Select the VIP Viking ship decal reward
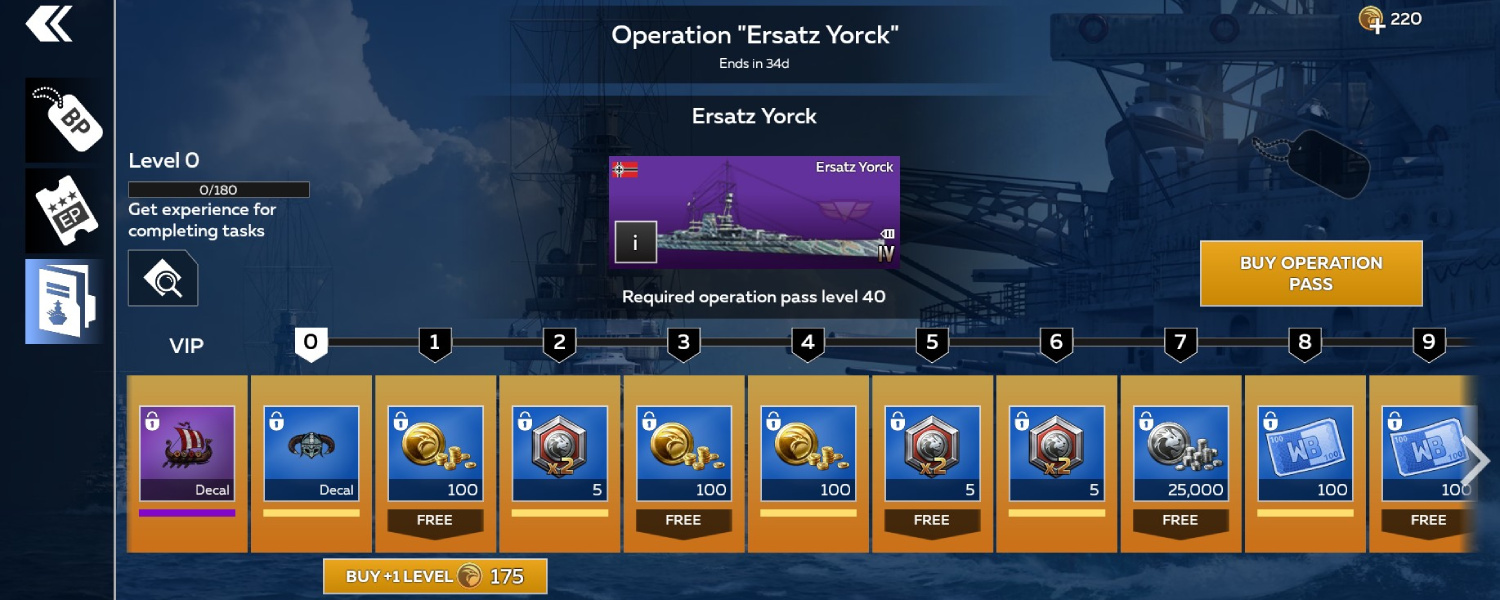 187,453
